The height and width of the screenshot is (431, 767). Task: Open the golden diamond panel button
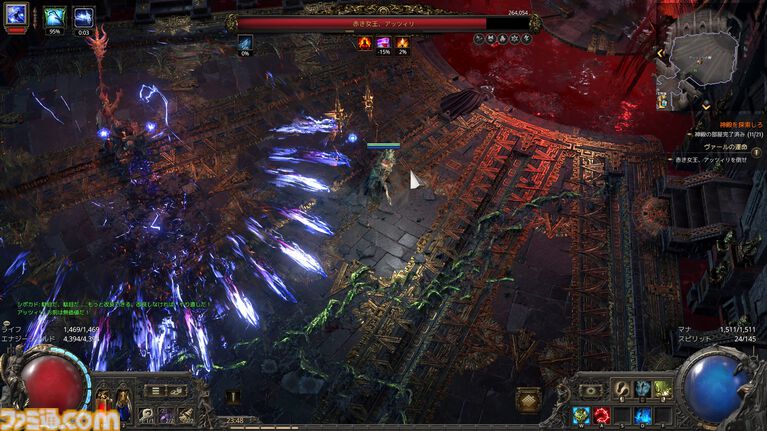click(x=528, y=399)
